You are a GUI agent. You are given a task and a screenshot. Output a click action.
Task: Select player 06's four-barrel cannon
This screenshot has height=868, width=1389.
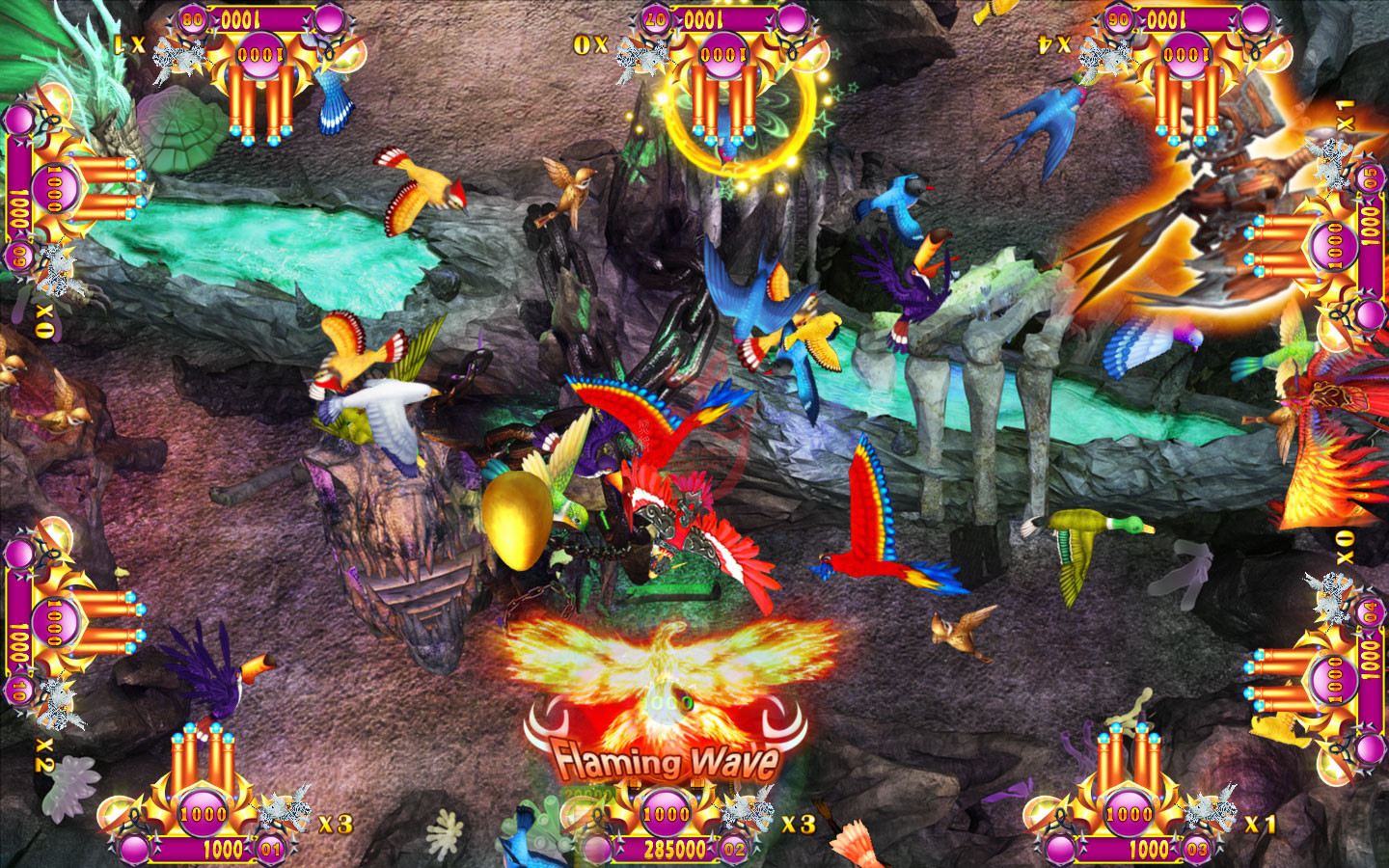point(1186,96)
